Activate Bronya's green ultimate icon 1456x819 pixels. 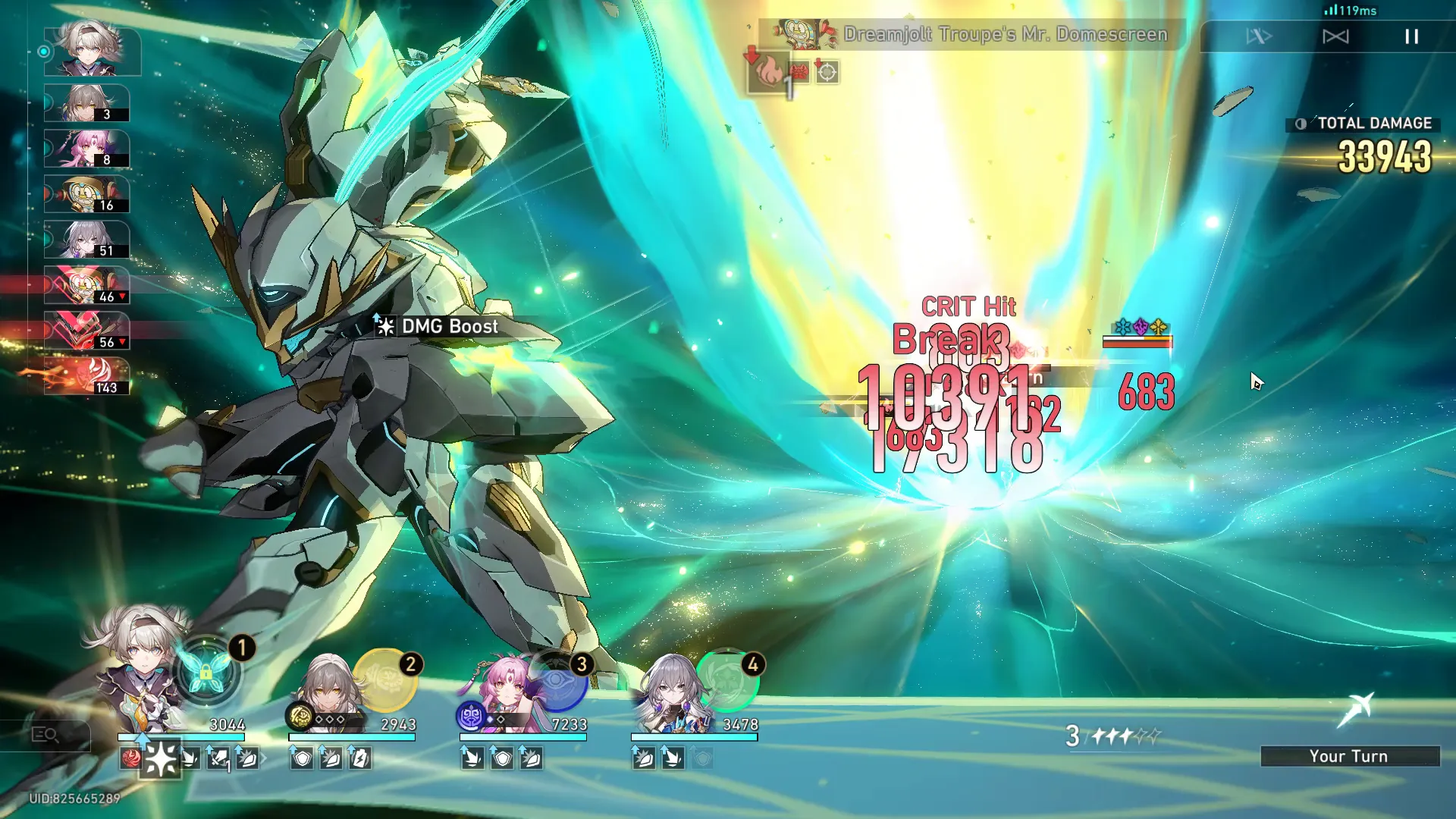coord(728,680)
